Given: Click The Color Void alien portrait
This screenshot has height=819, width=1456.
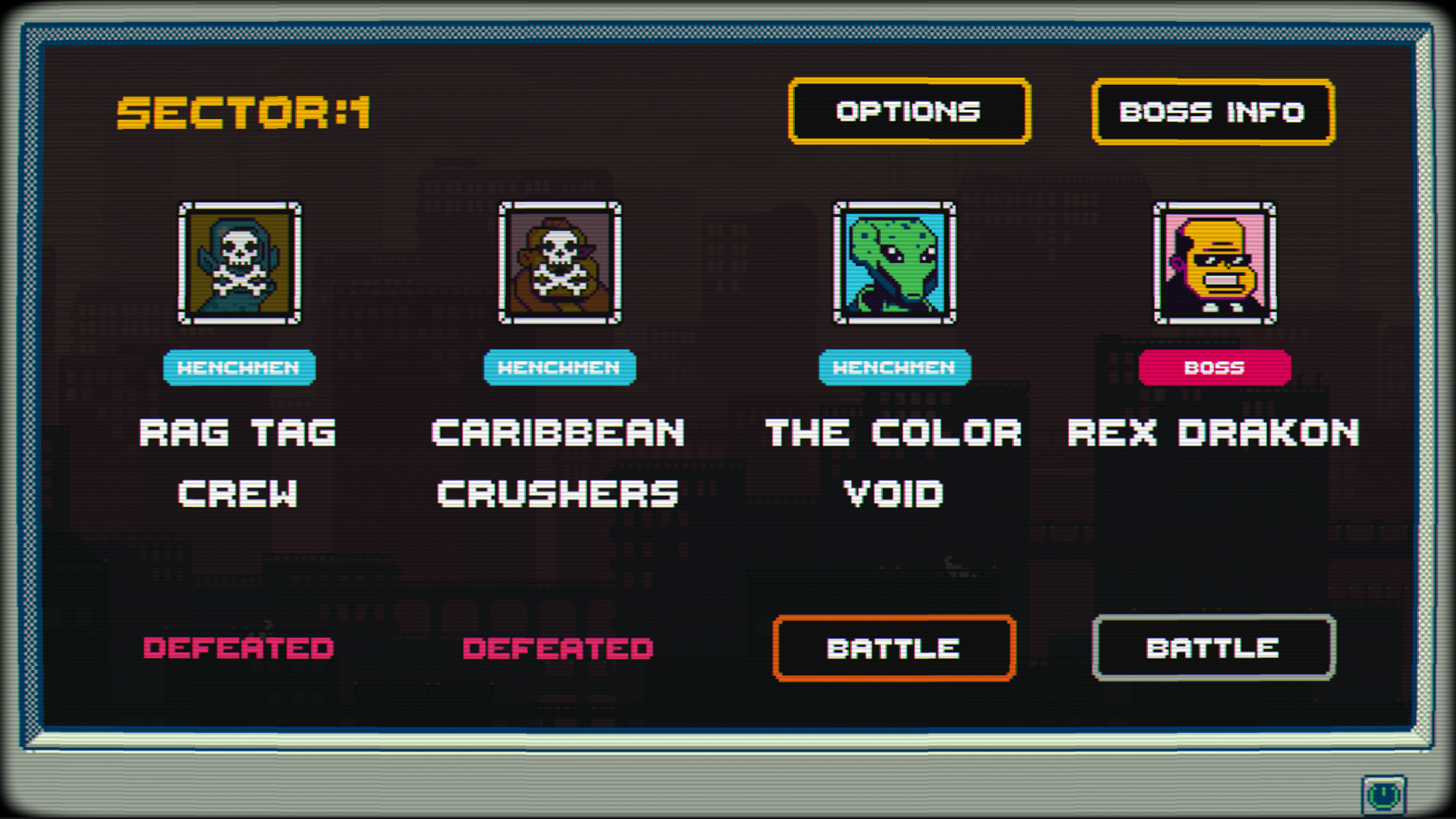Looking at the screenshot, I should [895, 265].
